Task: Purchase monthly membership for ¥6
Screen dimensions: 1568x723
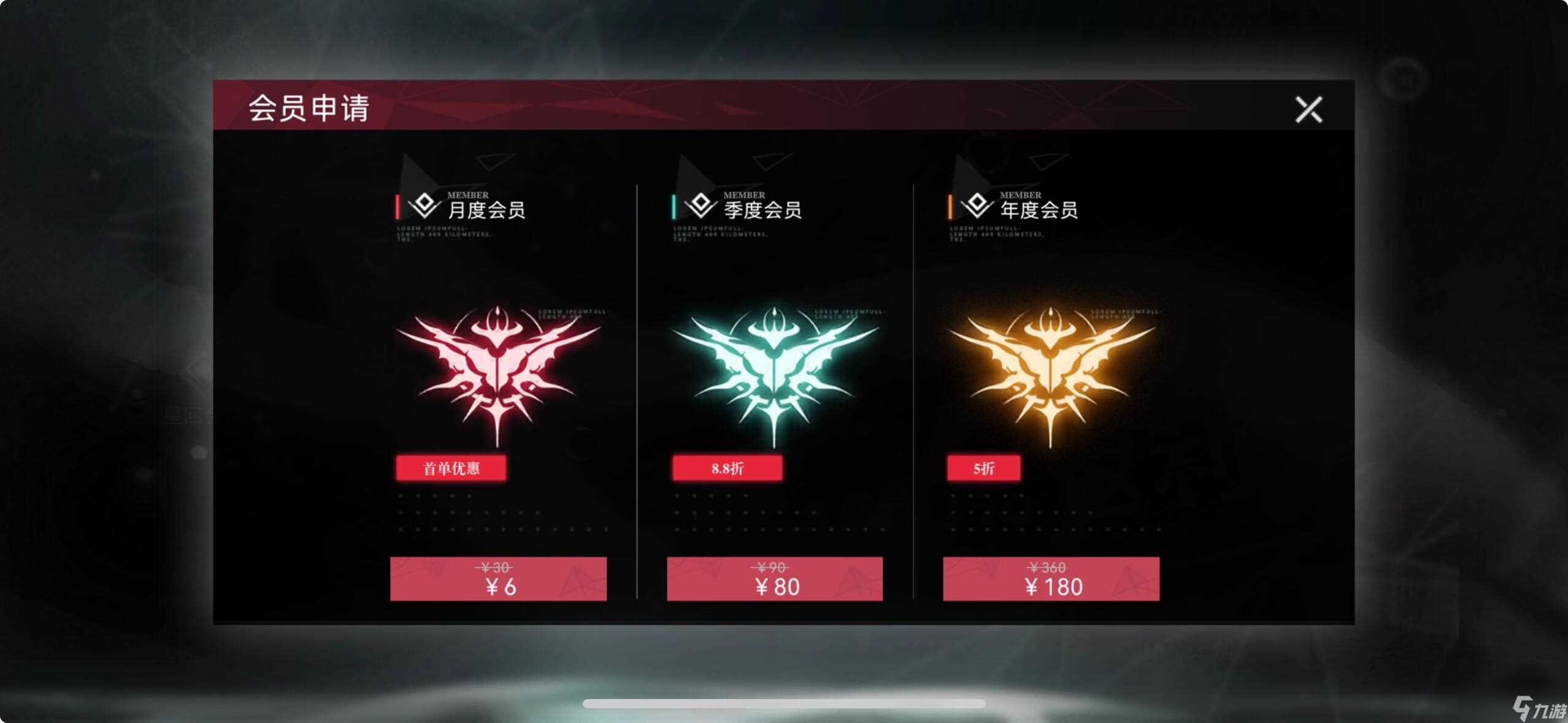Action: (498, 579)
